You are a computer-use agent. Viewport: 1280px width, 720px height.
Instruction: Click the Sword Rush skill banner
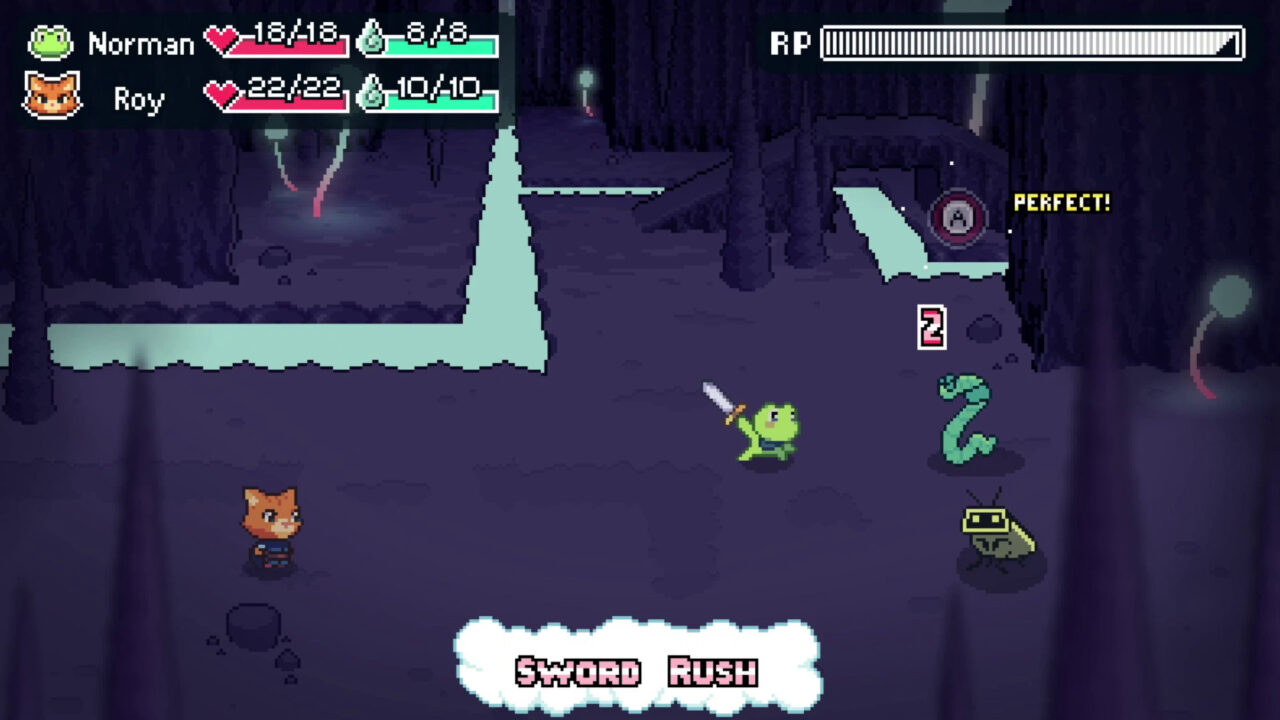pos(637,672)
